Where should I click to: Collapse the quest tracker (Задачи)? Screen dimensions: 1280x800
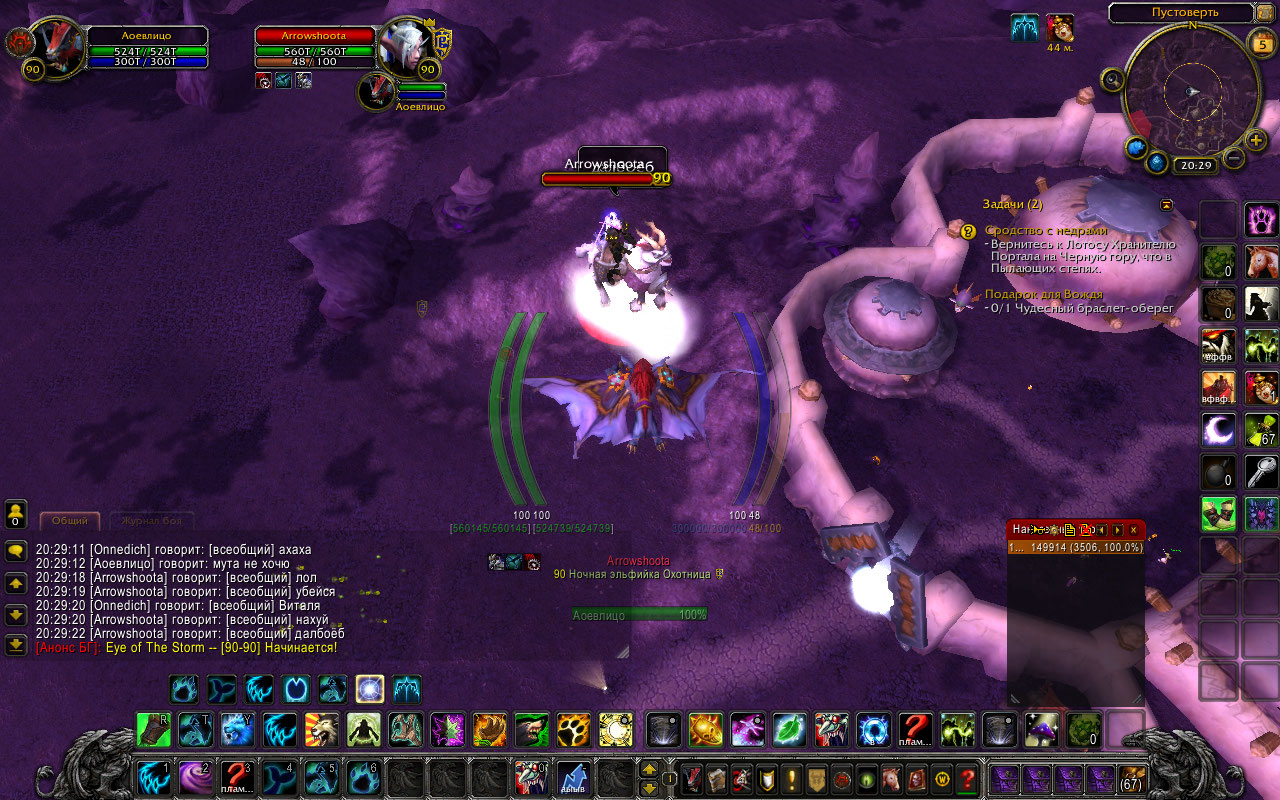[x=1166, y=204]
